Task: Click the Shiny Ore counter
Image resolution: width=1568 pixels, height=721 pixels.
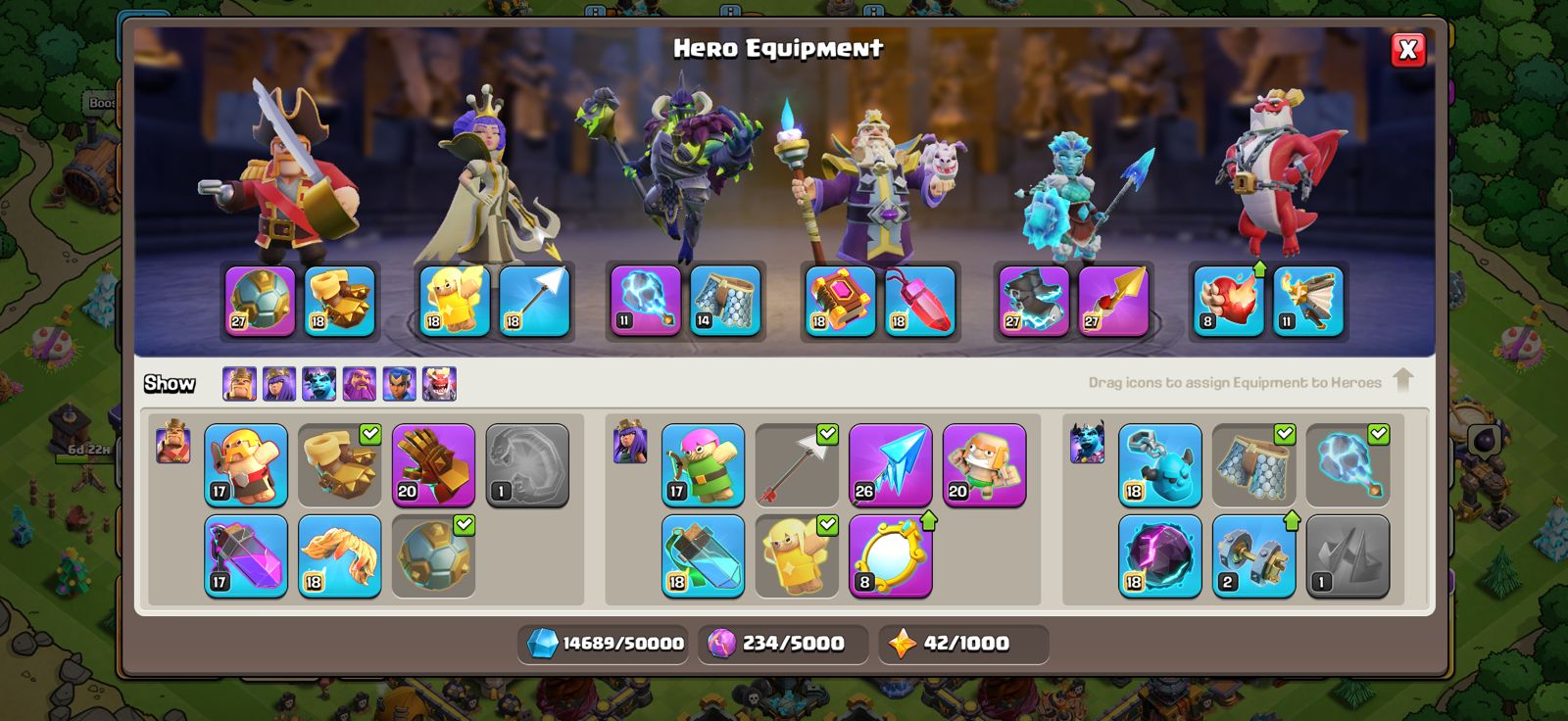Action: pos(604,644)
